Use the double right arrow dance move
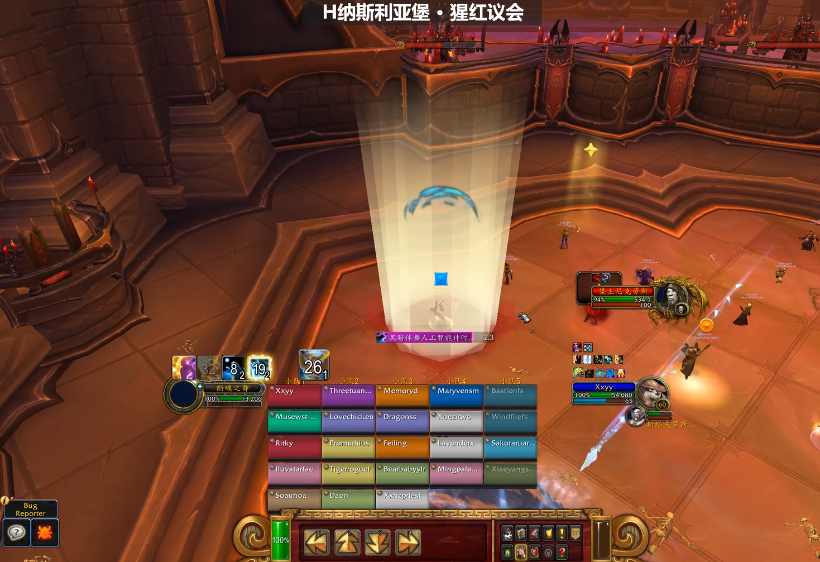The height and width of the screenshot is (562, 820). coord(408,542)
